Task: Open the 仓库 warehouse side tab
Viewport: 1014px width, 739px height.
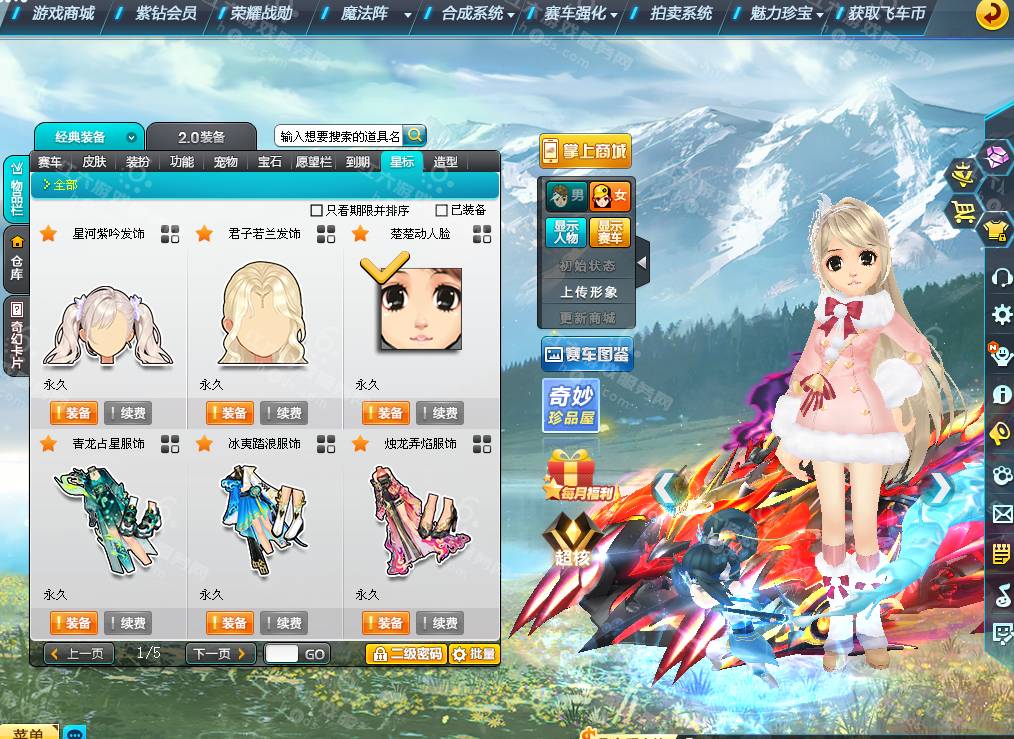Action: (16, 259)
